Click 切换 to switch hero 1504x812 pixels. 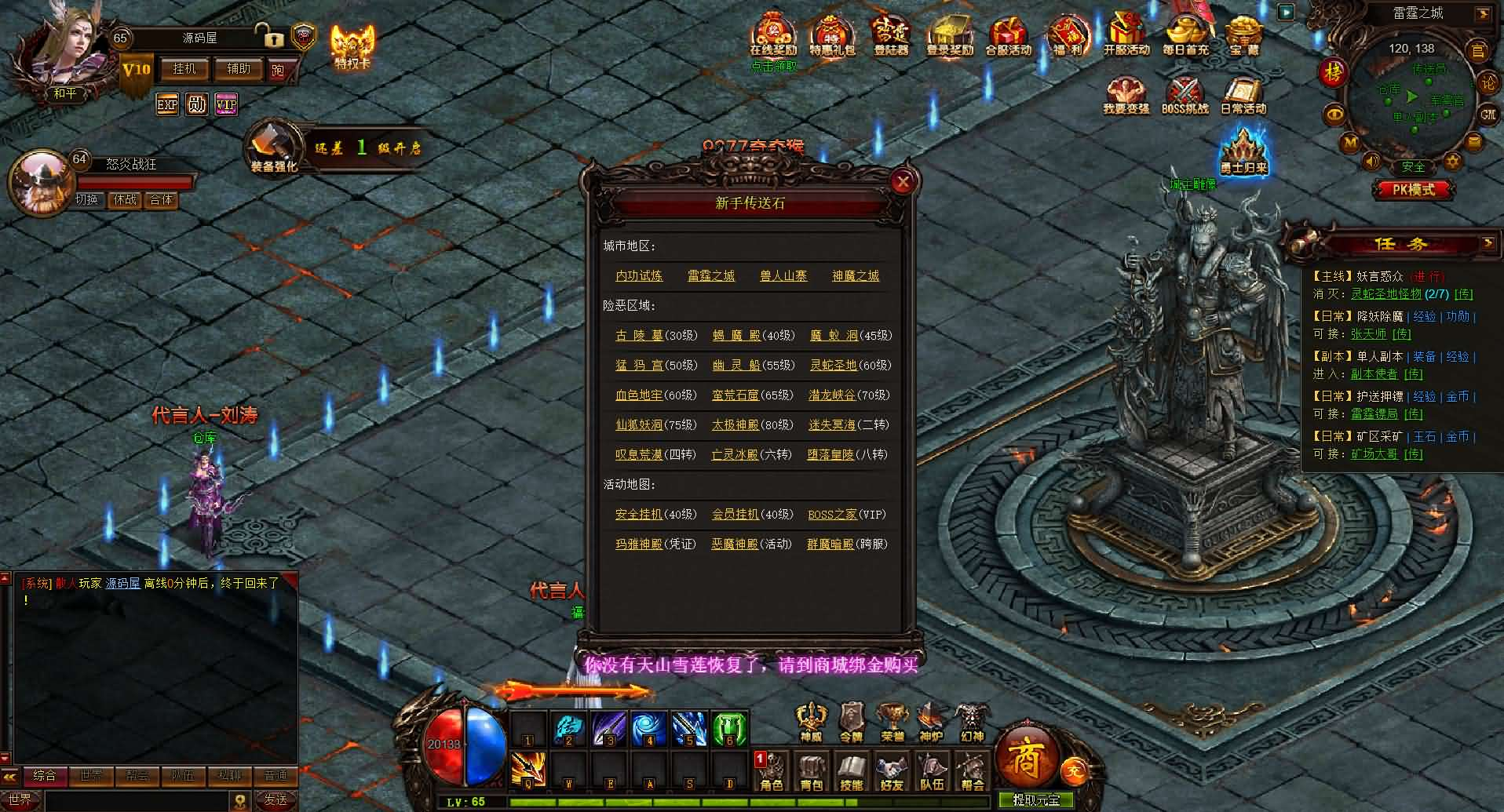[86, 199]
